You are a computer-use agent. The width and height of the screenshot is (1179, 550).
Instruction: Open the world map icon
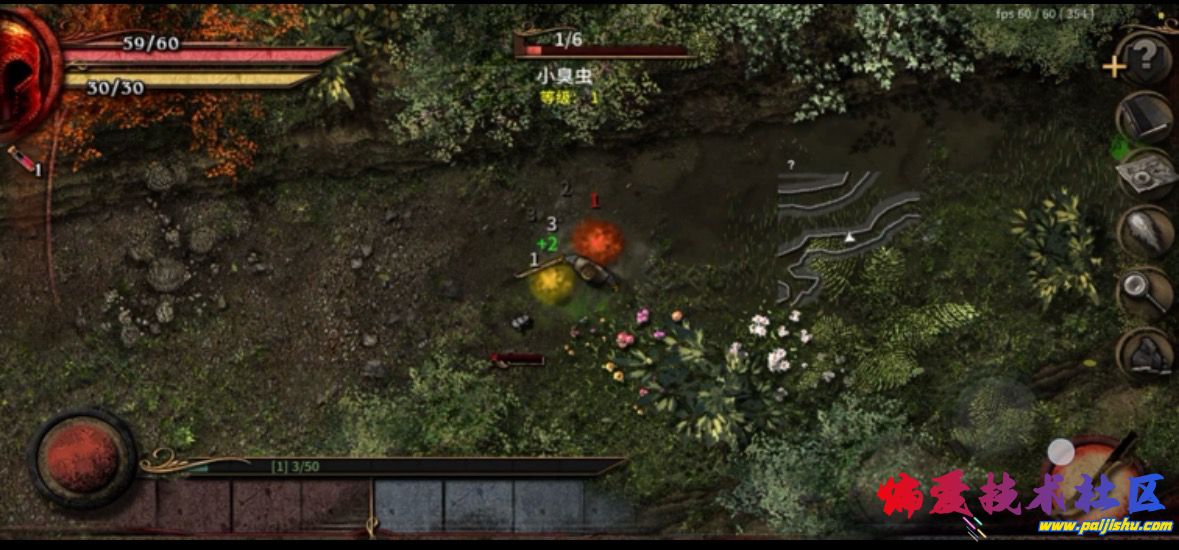pyautogui.click(x=1146, y=177)
